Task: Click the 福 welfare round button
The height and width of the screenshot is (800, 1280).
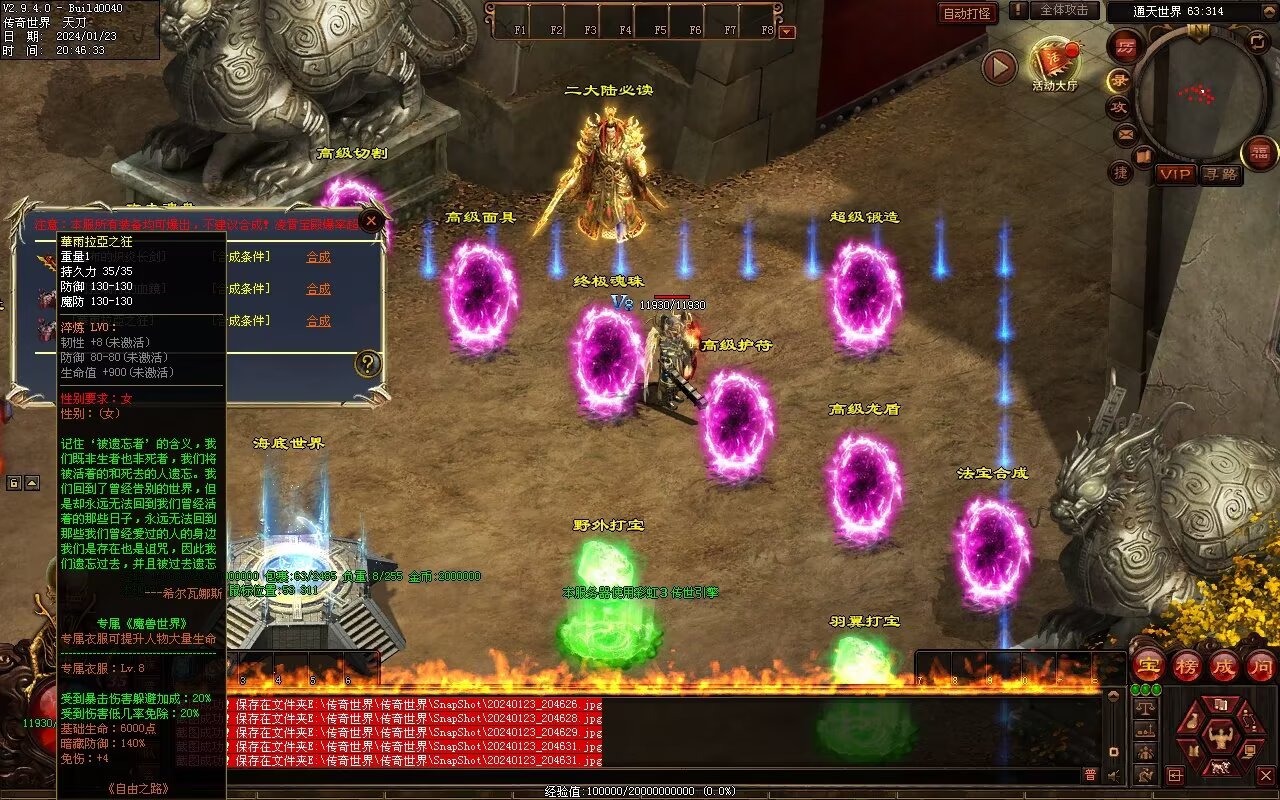Action: [x=1259, y=153]
